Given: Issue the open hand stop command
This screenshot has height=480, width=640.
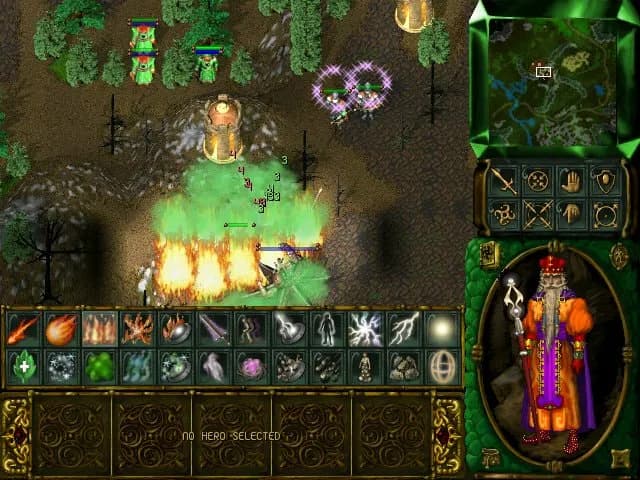Looking at the screenshot, I should (570, 182).
